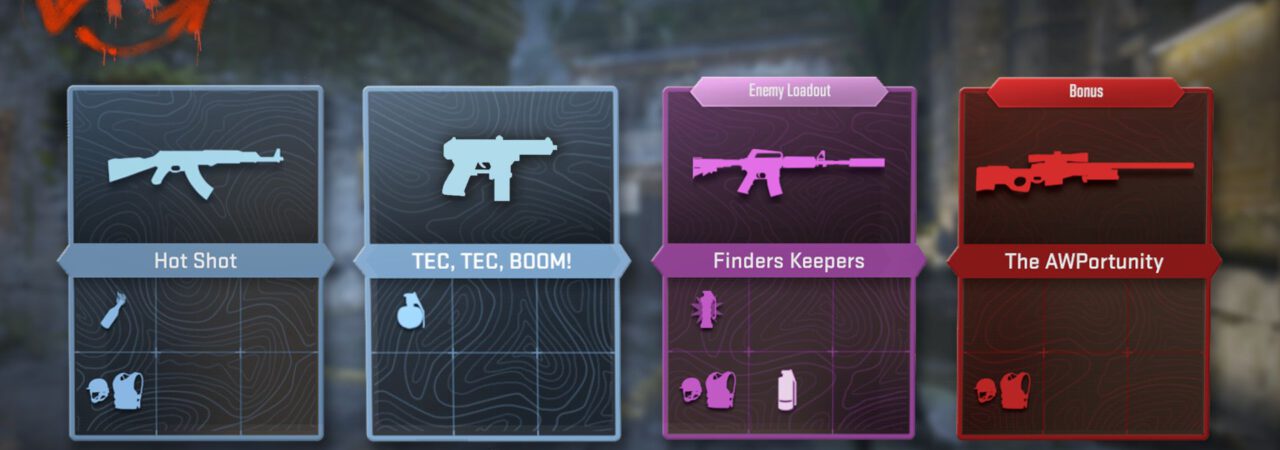
Task: Choose the TEC, TEC, BOOM! loadout card
Action: (490, 262)
